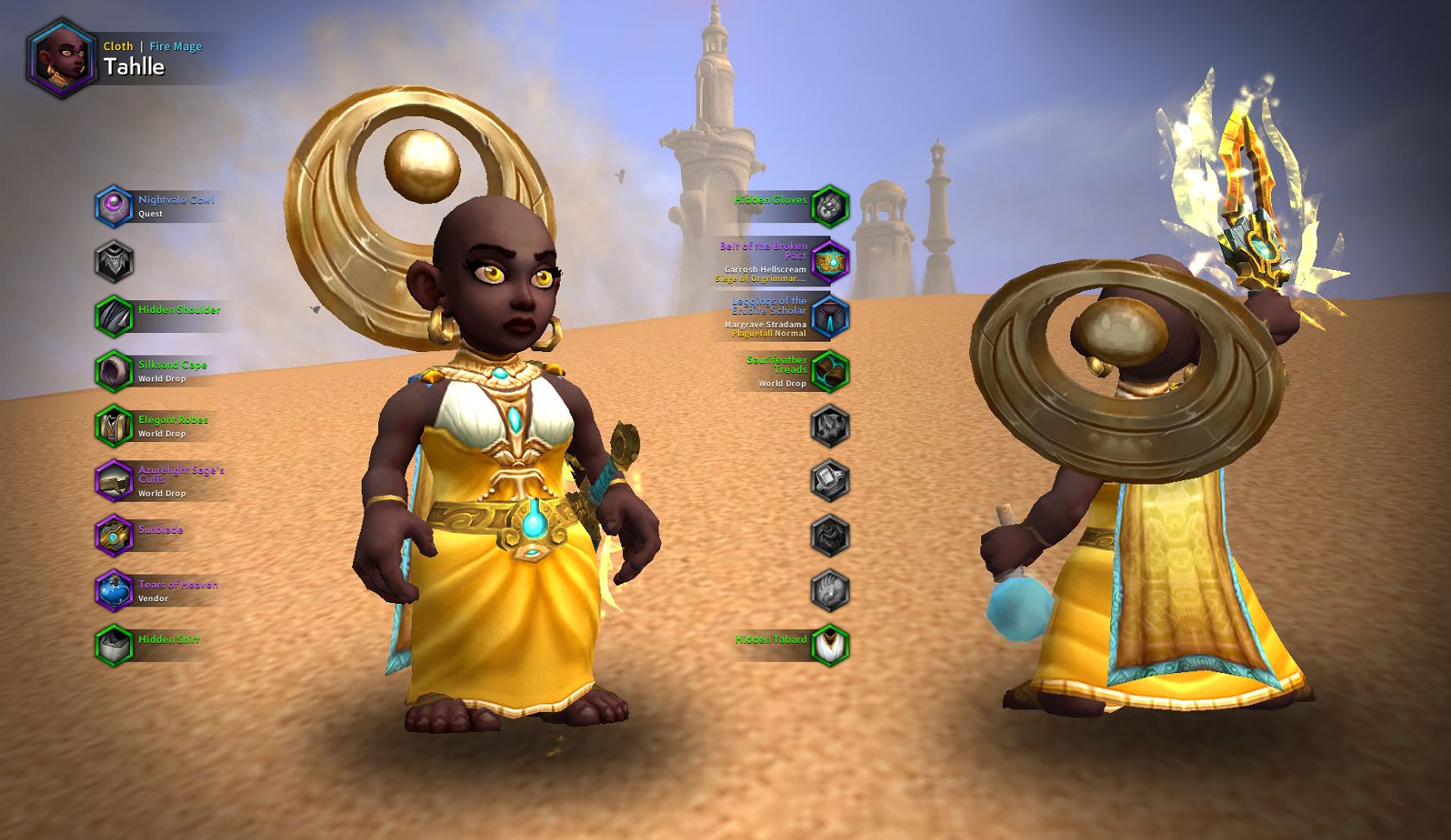
Task: Select the Hidden Gloves hand slot icon
Action: click(831, 207)
